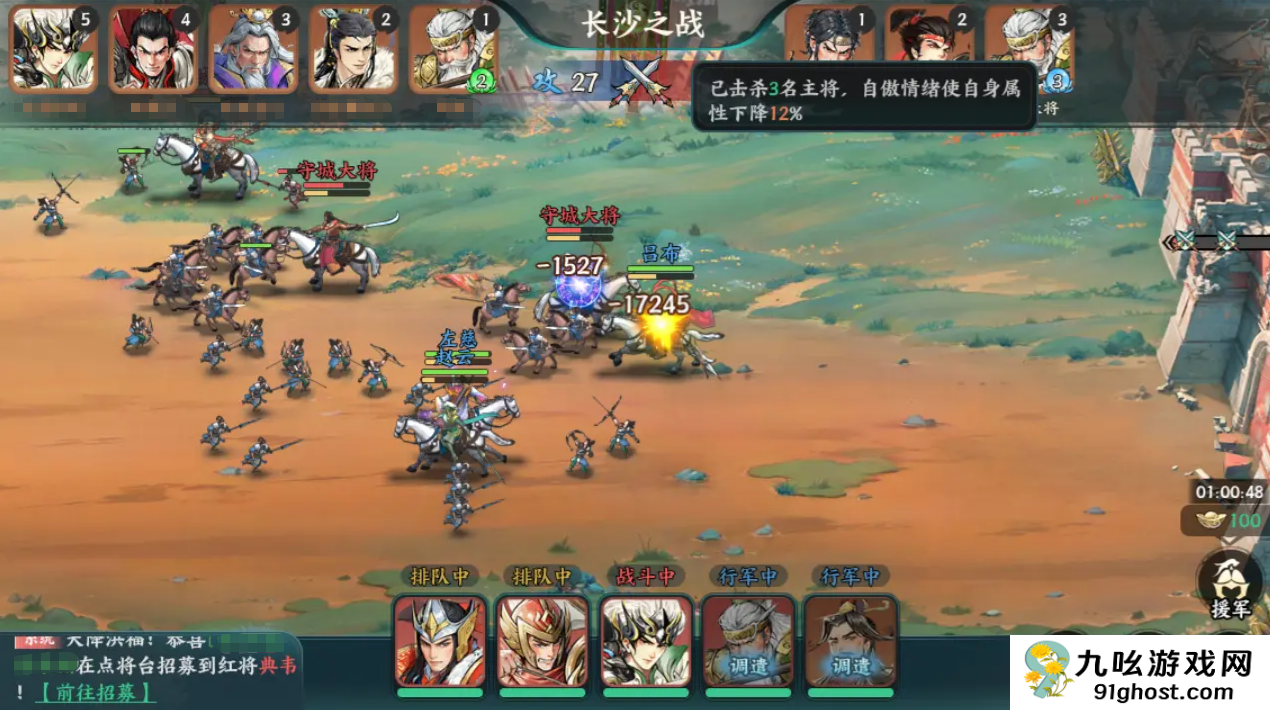Select the old general attacker numbered 1
1270x710 pixels.
point(453,49)
